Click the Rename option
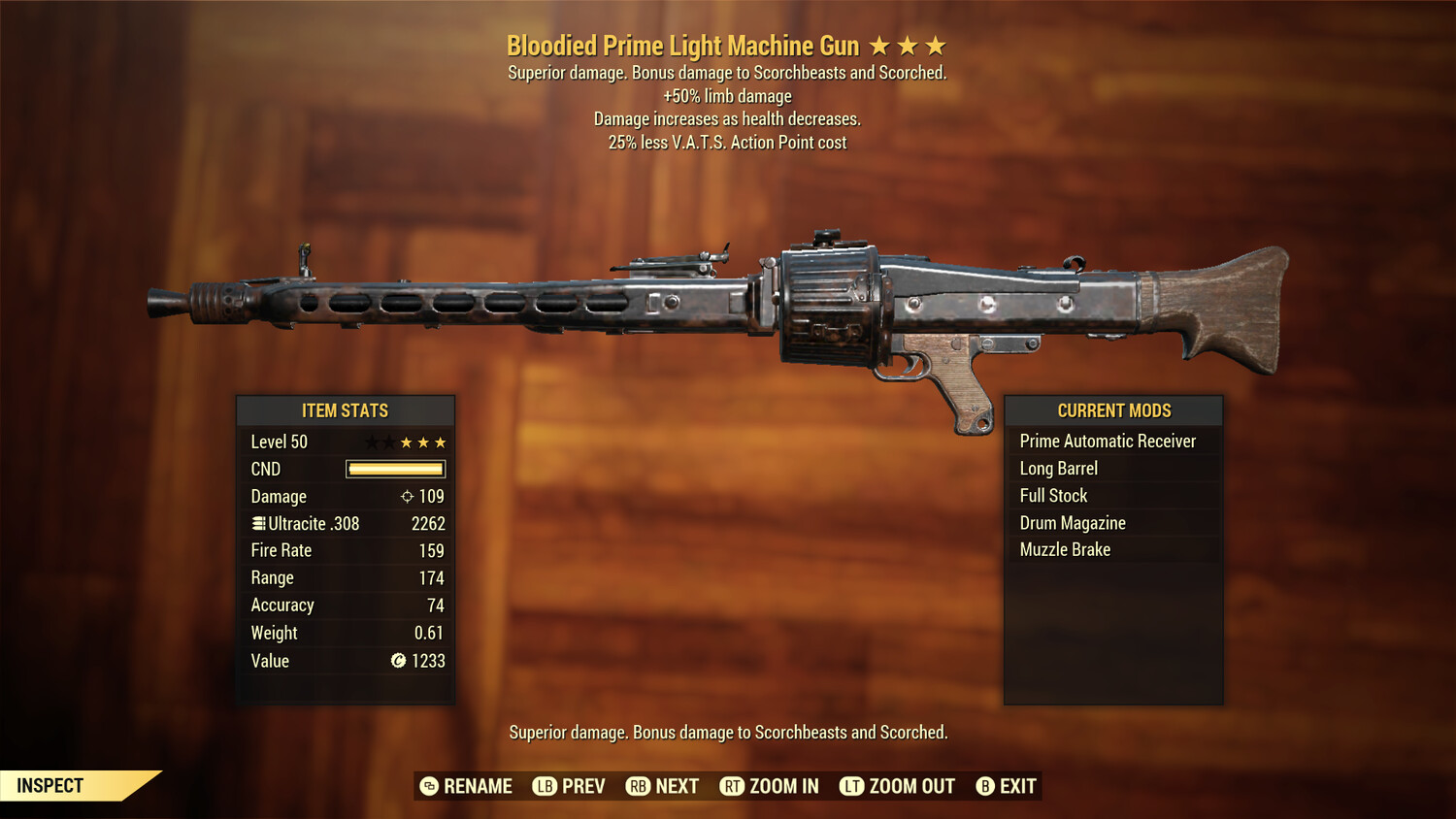This screenshot has height=819, width=1456. click(x=477, y=786)
